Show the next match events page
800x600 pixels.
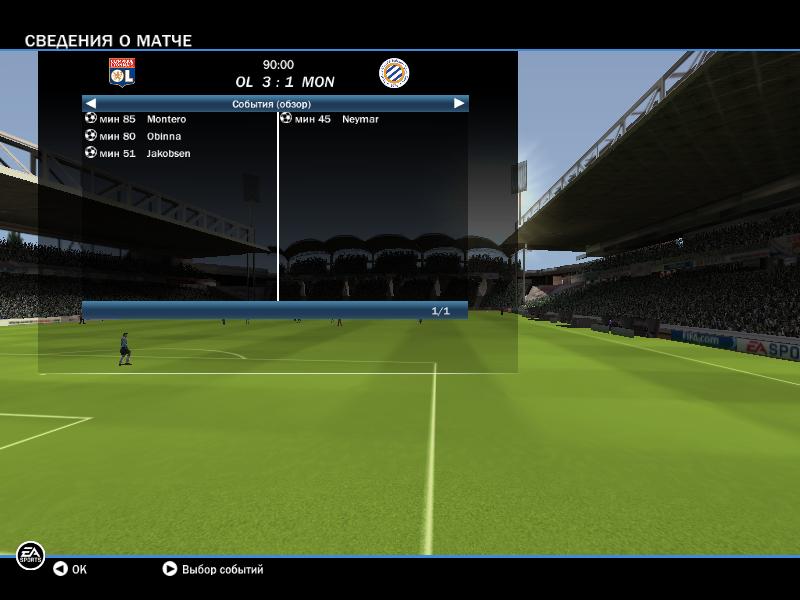459,103
